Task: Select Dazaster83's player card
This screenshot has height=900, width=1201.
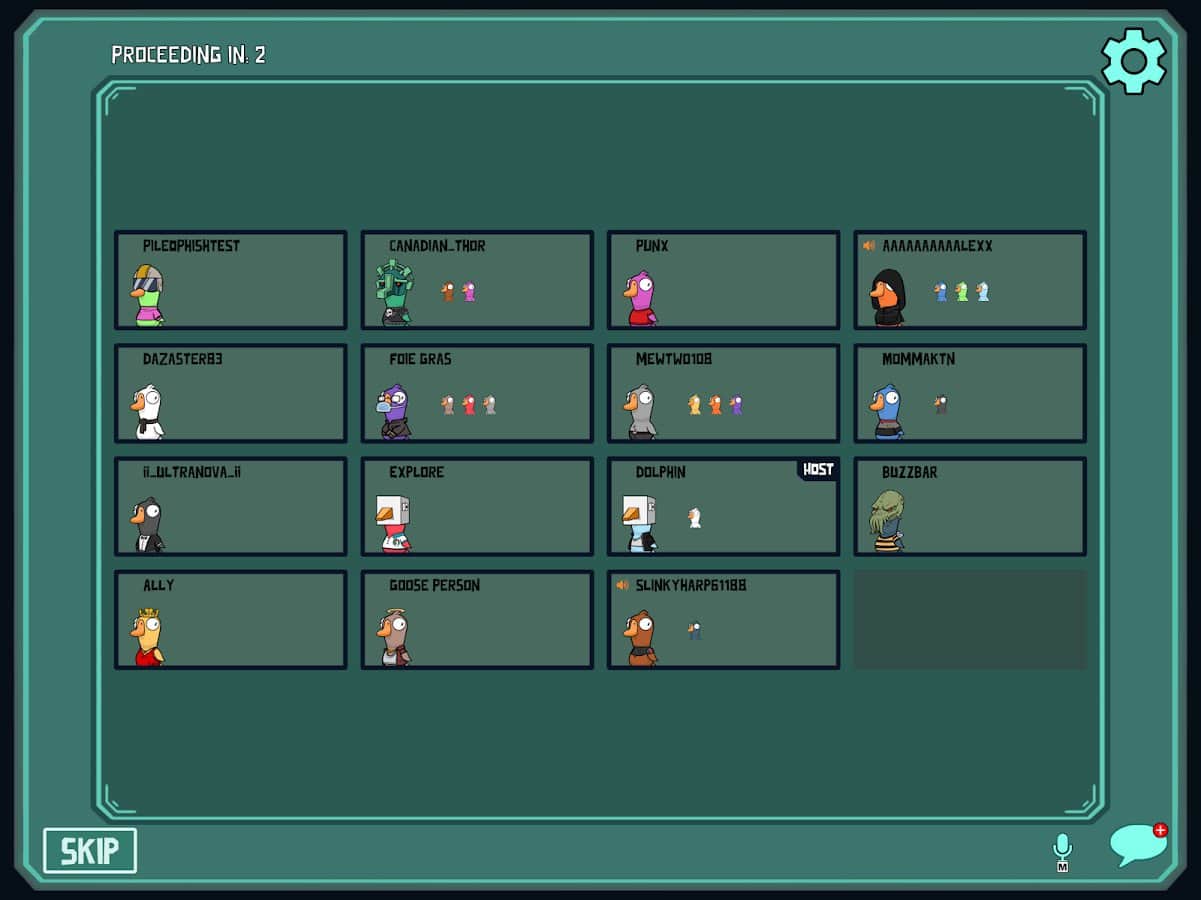Action: 231,393
